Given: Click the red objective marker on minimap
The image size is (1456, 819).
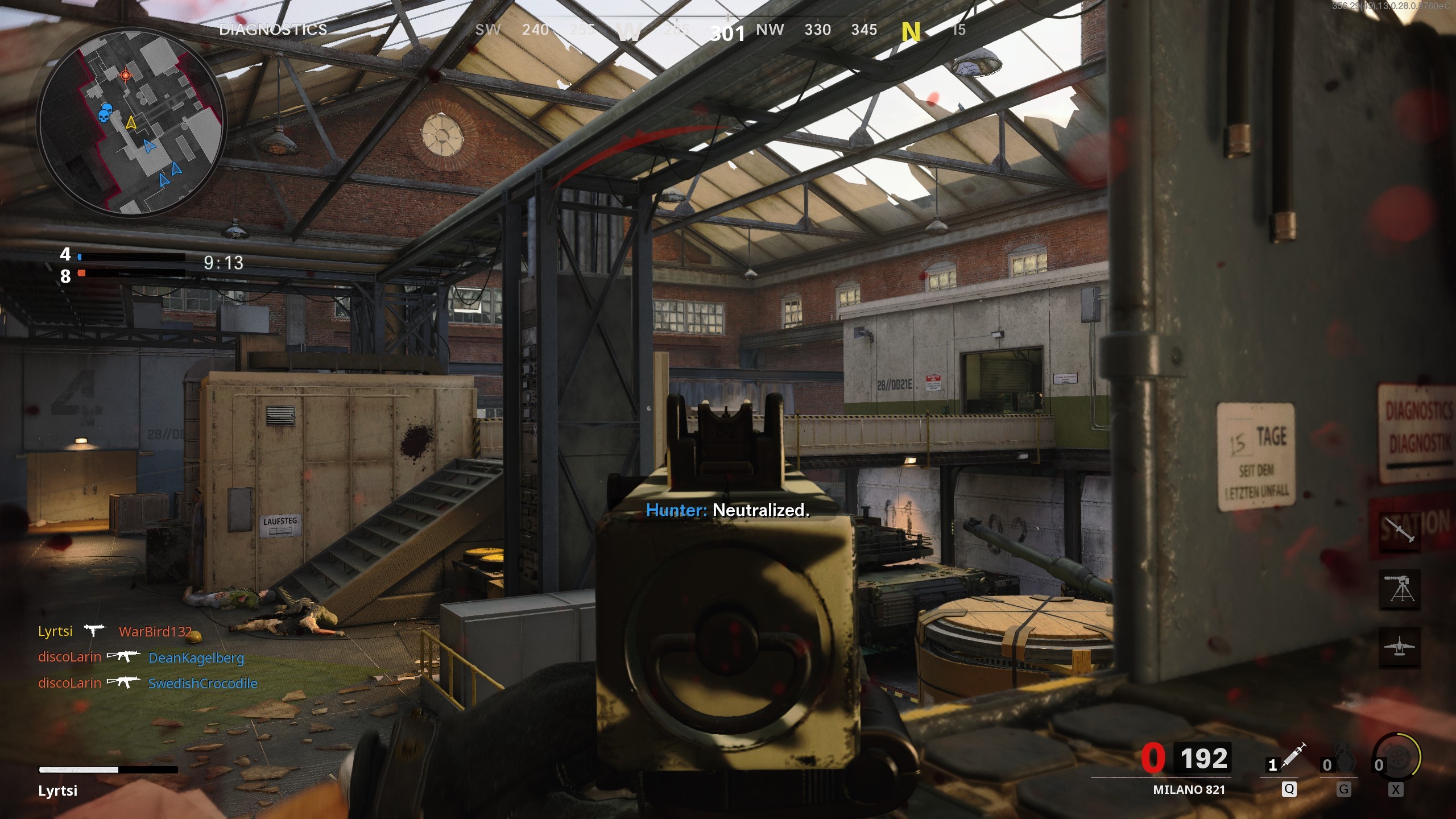Looking at the screenshot, I should pyautogui.click(x=126, y=75).
